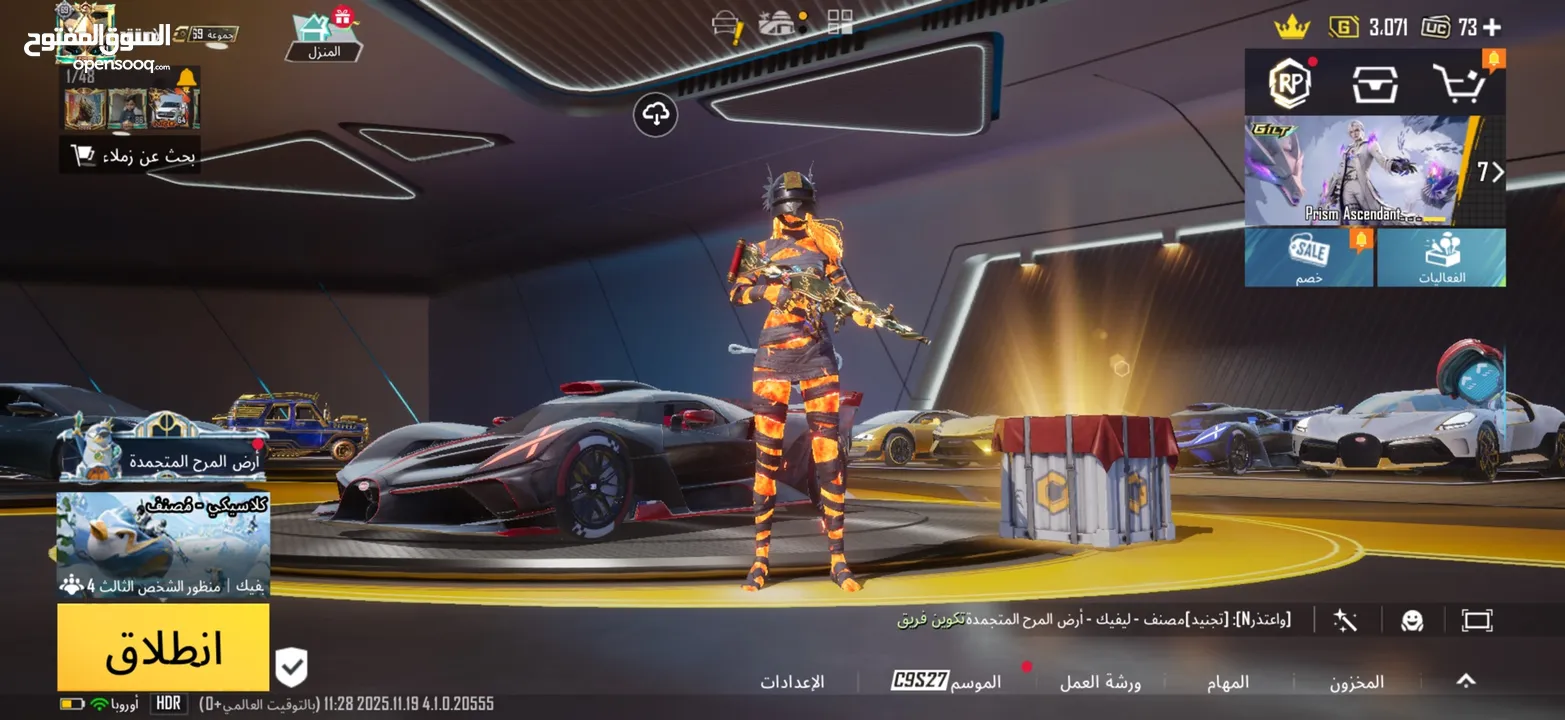Open the خصم (Sale) panel on the right
The width and height of the screenshot is (1565, 720).
(x=1309, y=258)
